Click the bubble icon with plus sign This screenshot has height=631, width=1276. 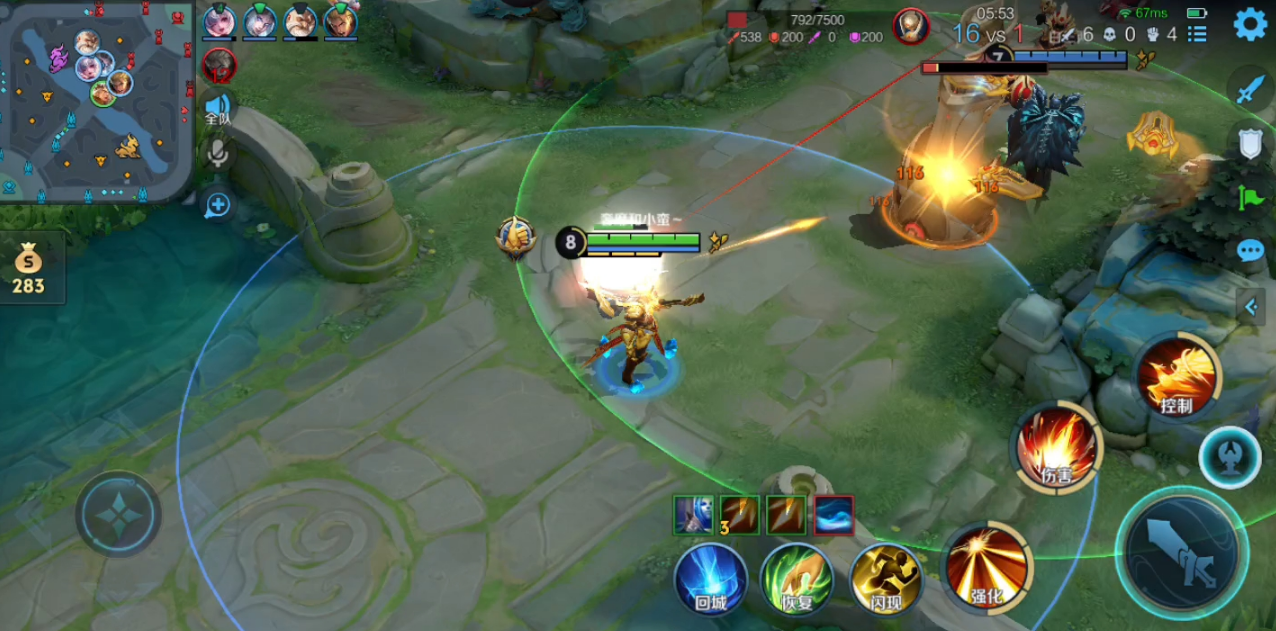pos(217,206)
